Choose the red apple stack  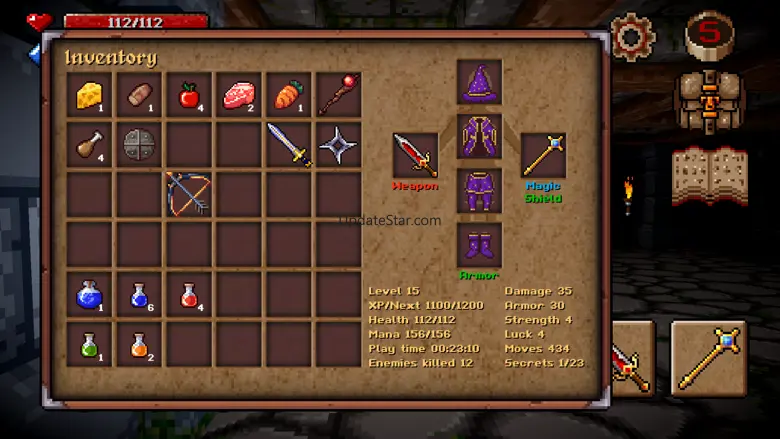coord(189,94)
